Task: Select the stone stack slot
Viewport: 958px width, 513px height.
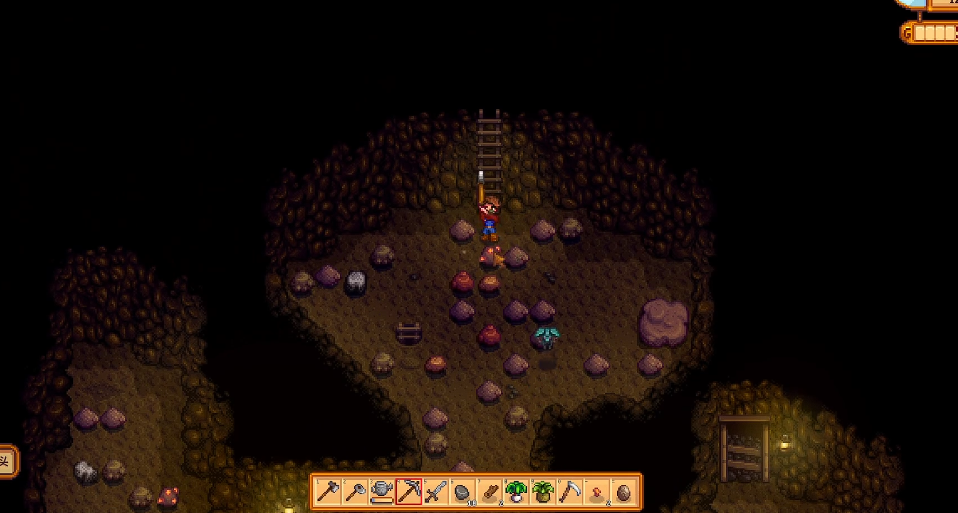Action: (462, 491)
